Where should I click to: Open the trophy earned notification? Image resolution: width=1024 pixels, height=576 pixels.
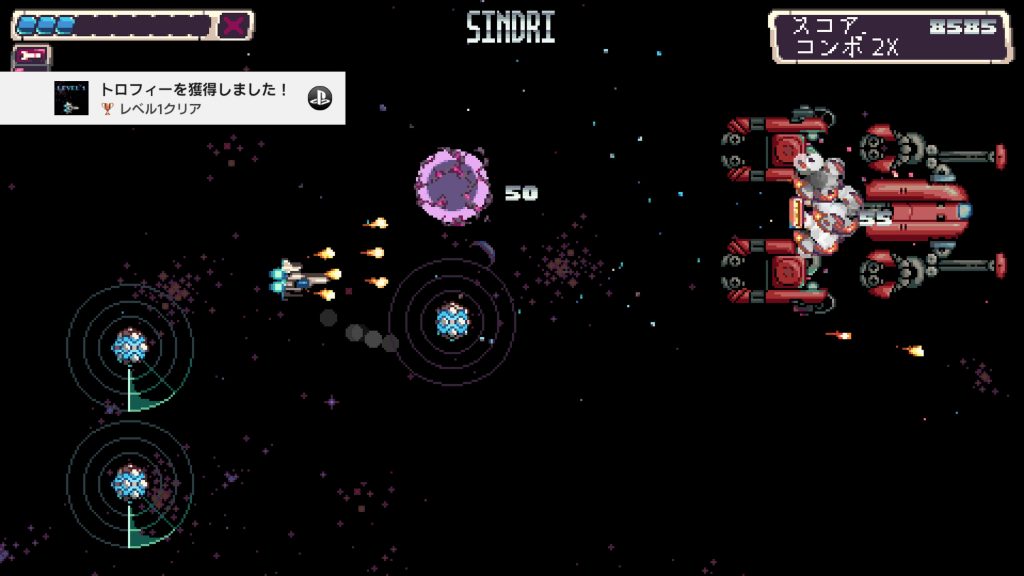click(190, 98)
